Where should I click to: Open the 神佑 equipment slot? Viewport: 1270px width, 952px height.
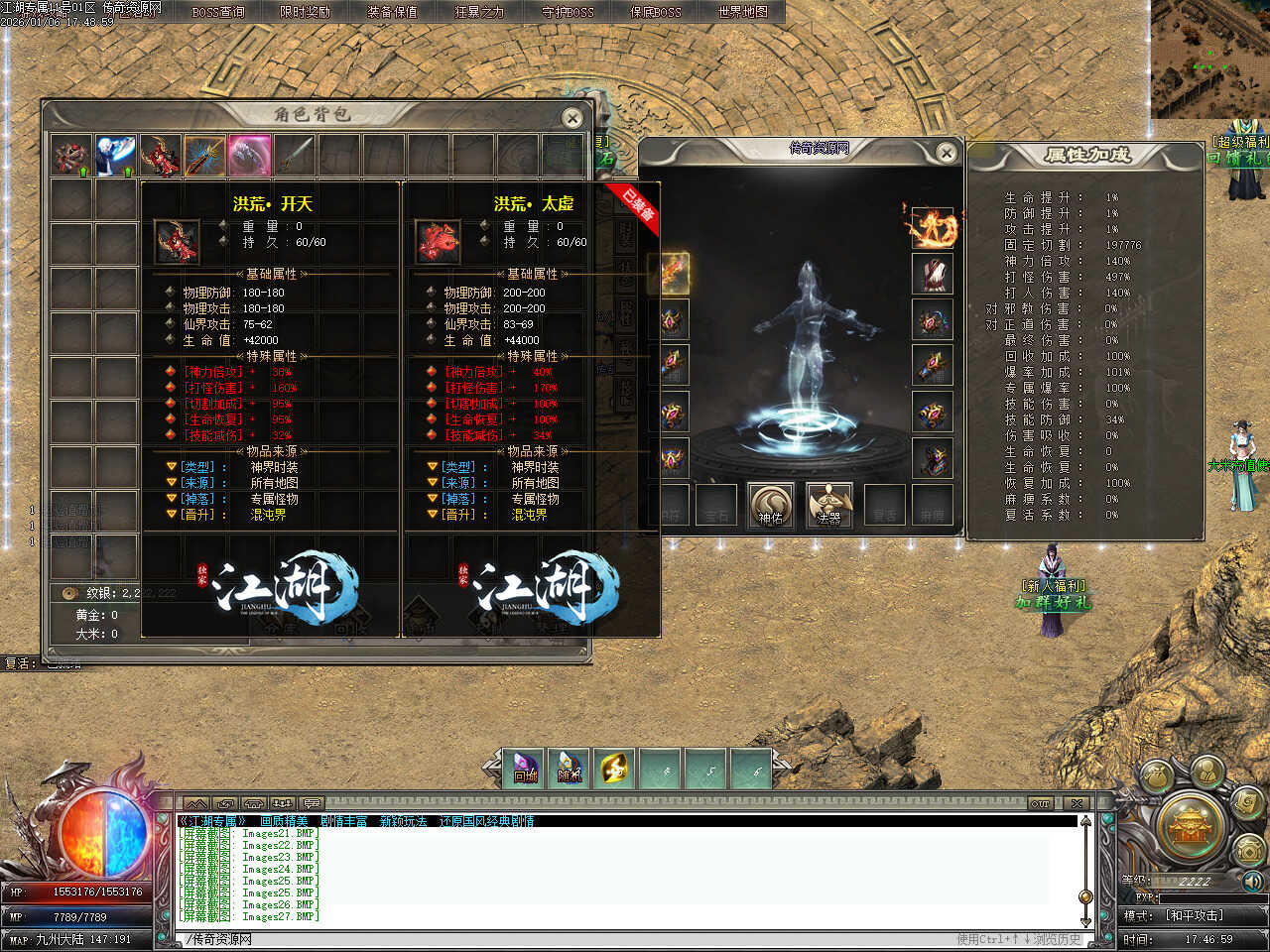tap(771, 505)
